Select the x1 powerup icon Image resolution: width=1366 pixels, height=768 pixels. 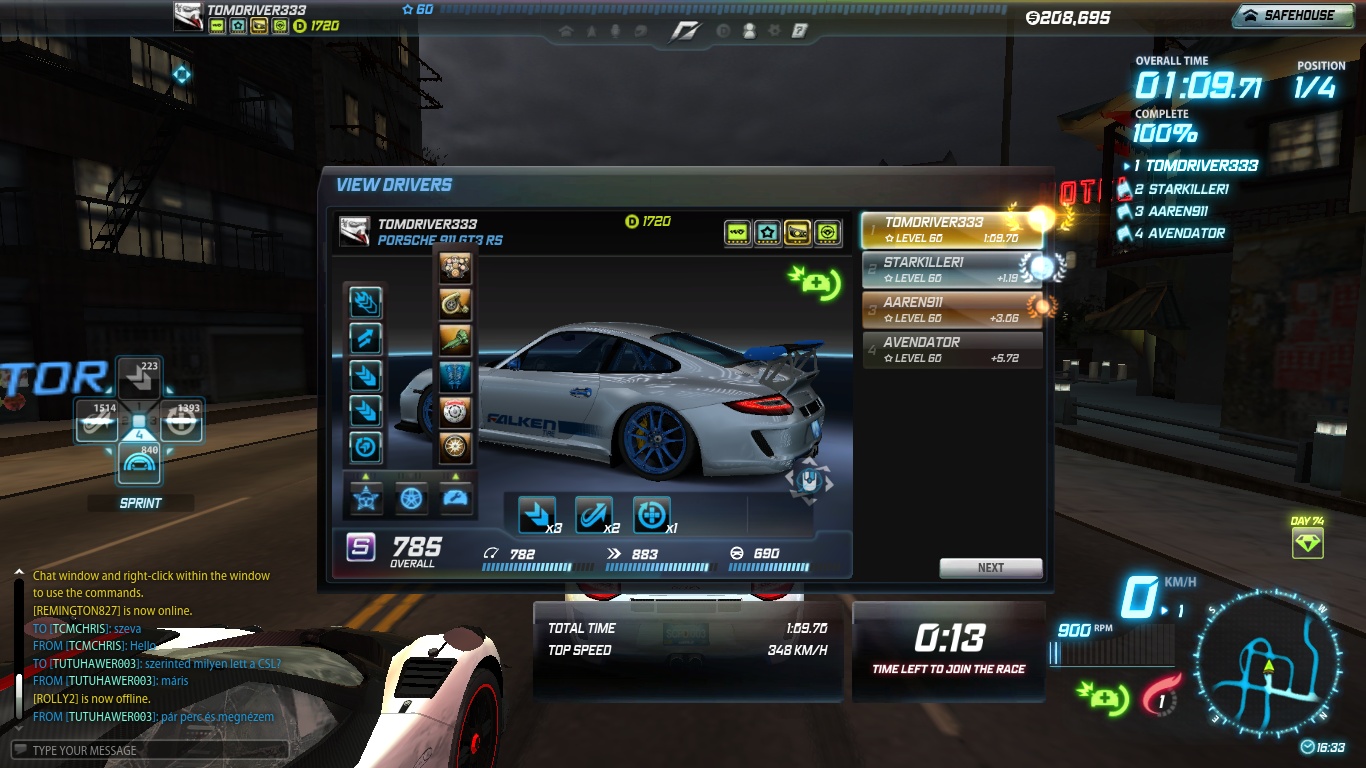652,515
